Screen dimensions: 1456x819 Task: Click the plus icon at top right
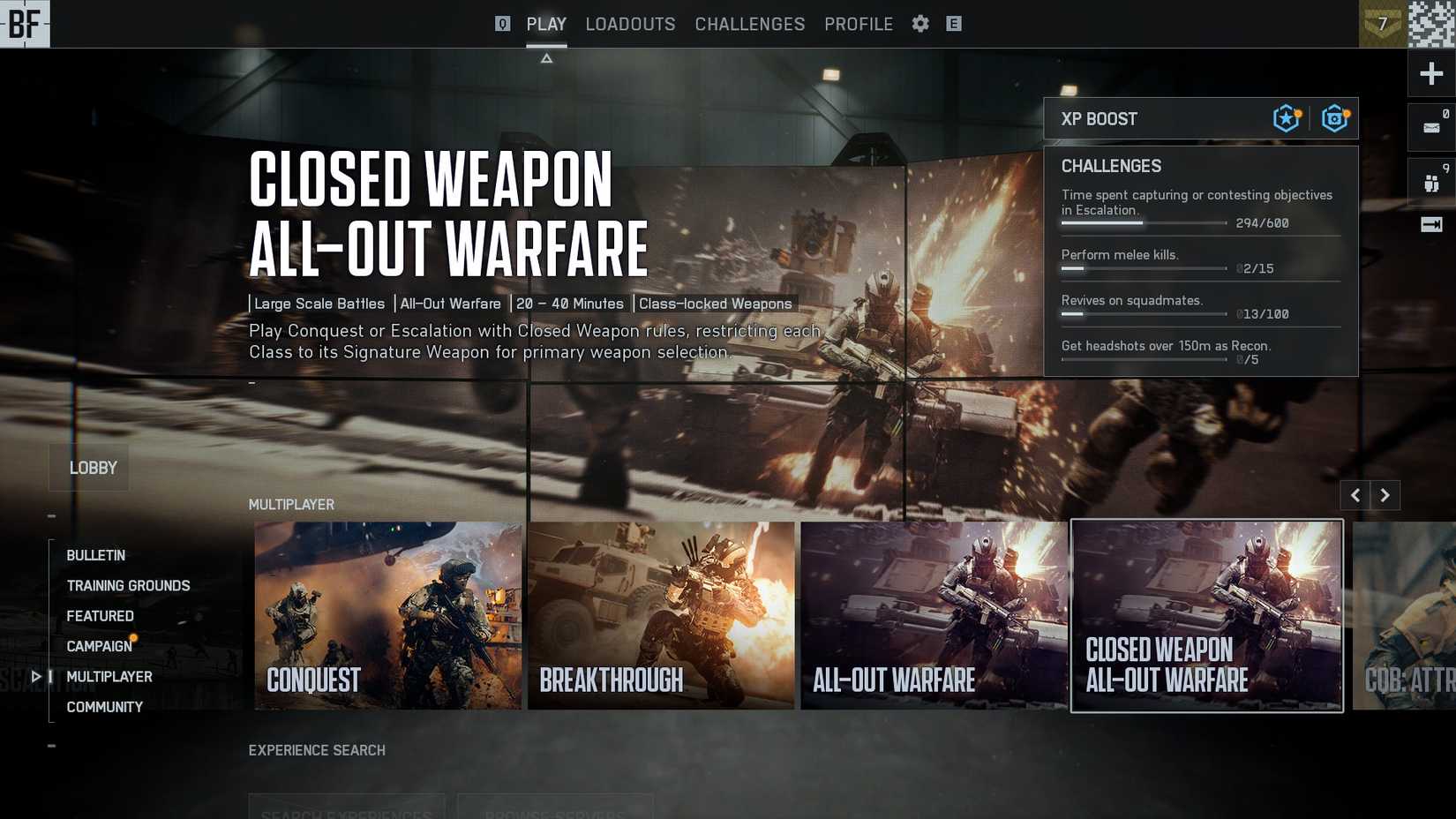point(1430,73)
